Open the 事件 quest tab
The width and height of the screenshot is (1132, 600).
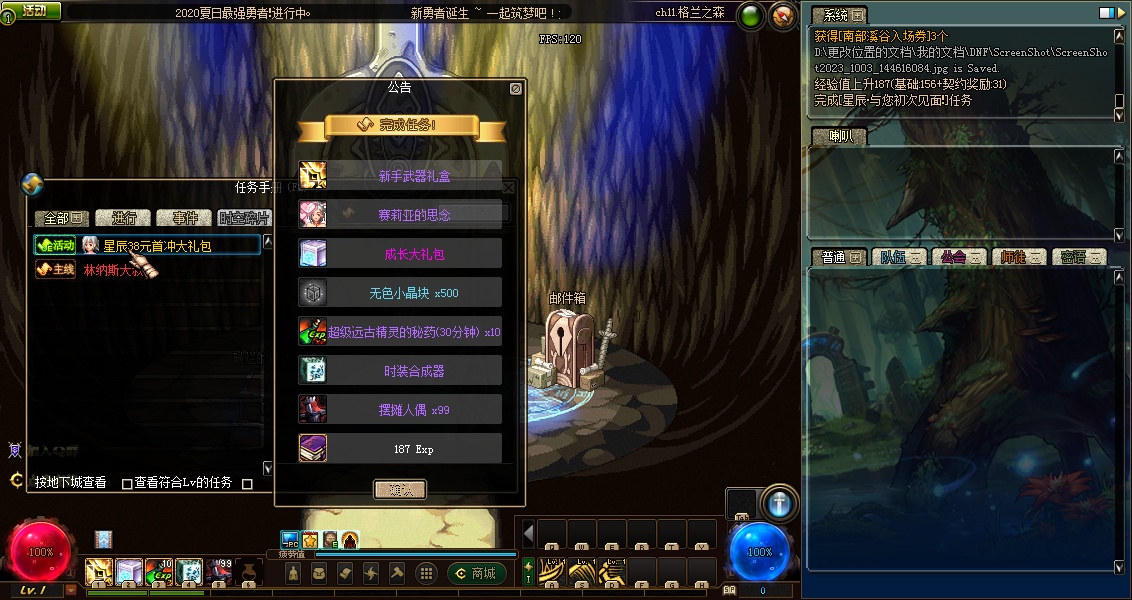click(x=185, y=218)
